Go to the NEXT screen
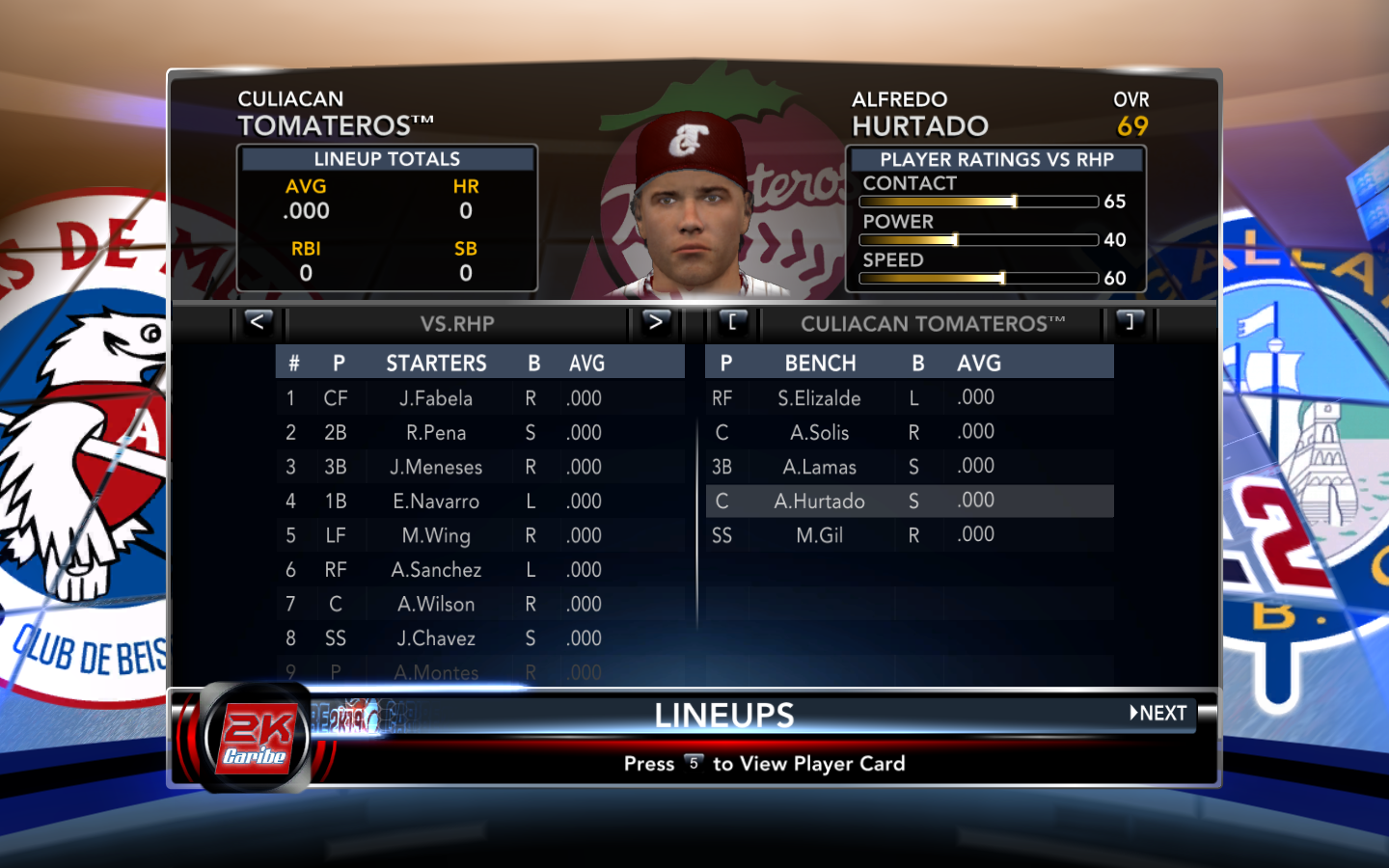The width and height of the screenshot is (1389, 868). tap(1158, 714)
